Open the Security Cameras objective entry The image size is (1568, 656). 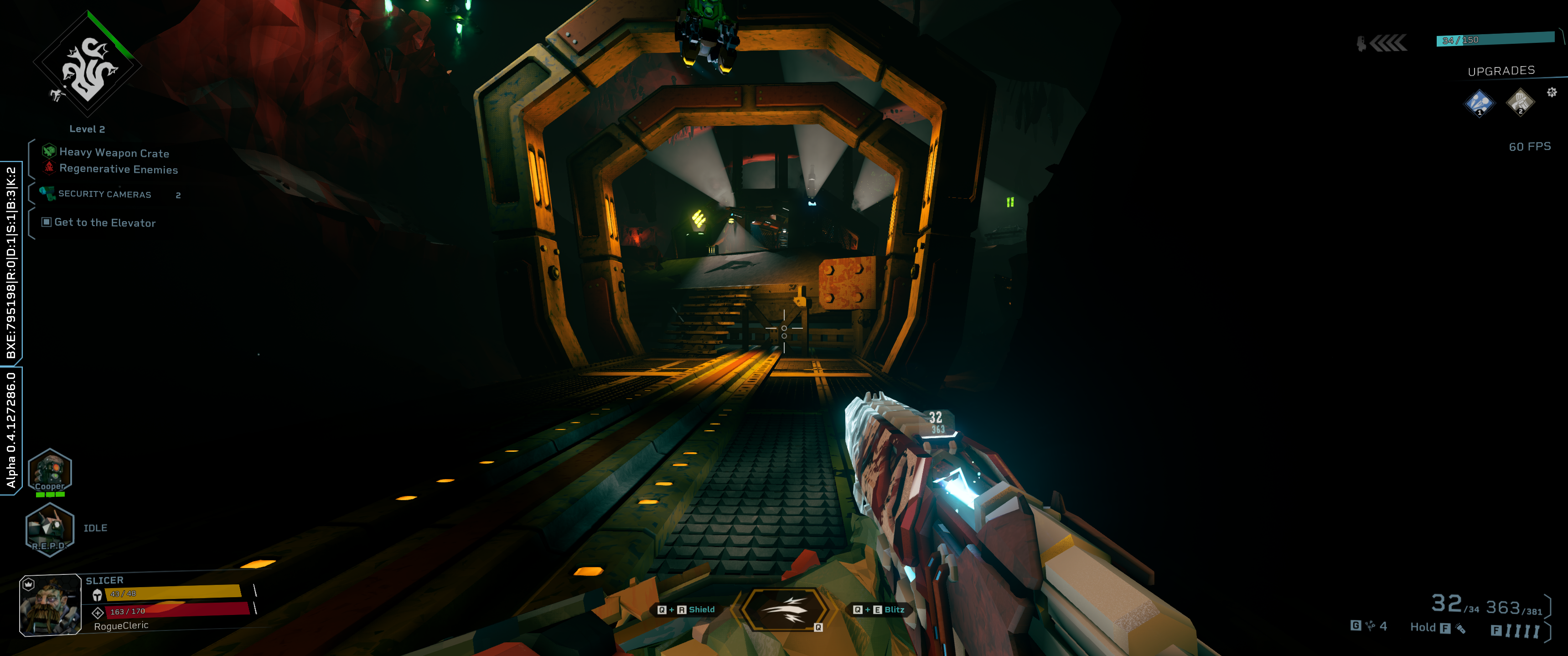point(104,194)
